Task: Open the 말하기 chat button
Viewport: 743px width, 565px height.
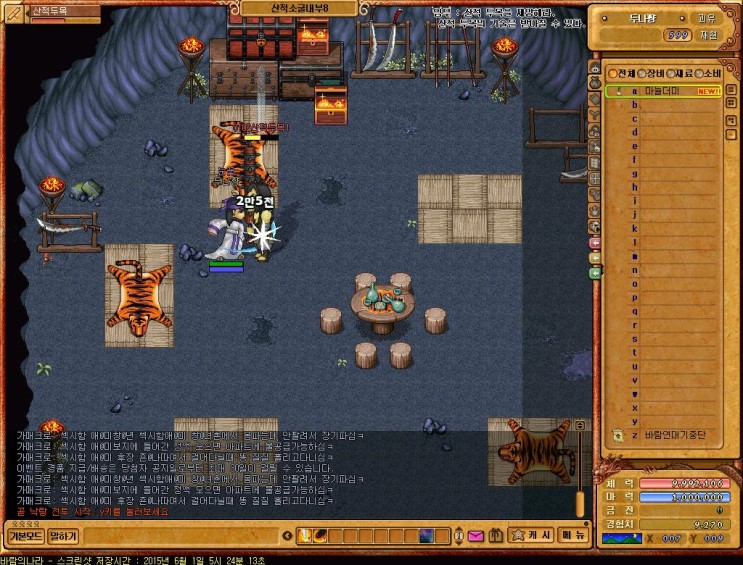Action: coord(63,537)
